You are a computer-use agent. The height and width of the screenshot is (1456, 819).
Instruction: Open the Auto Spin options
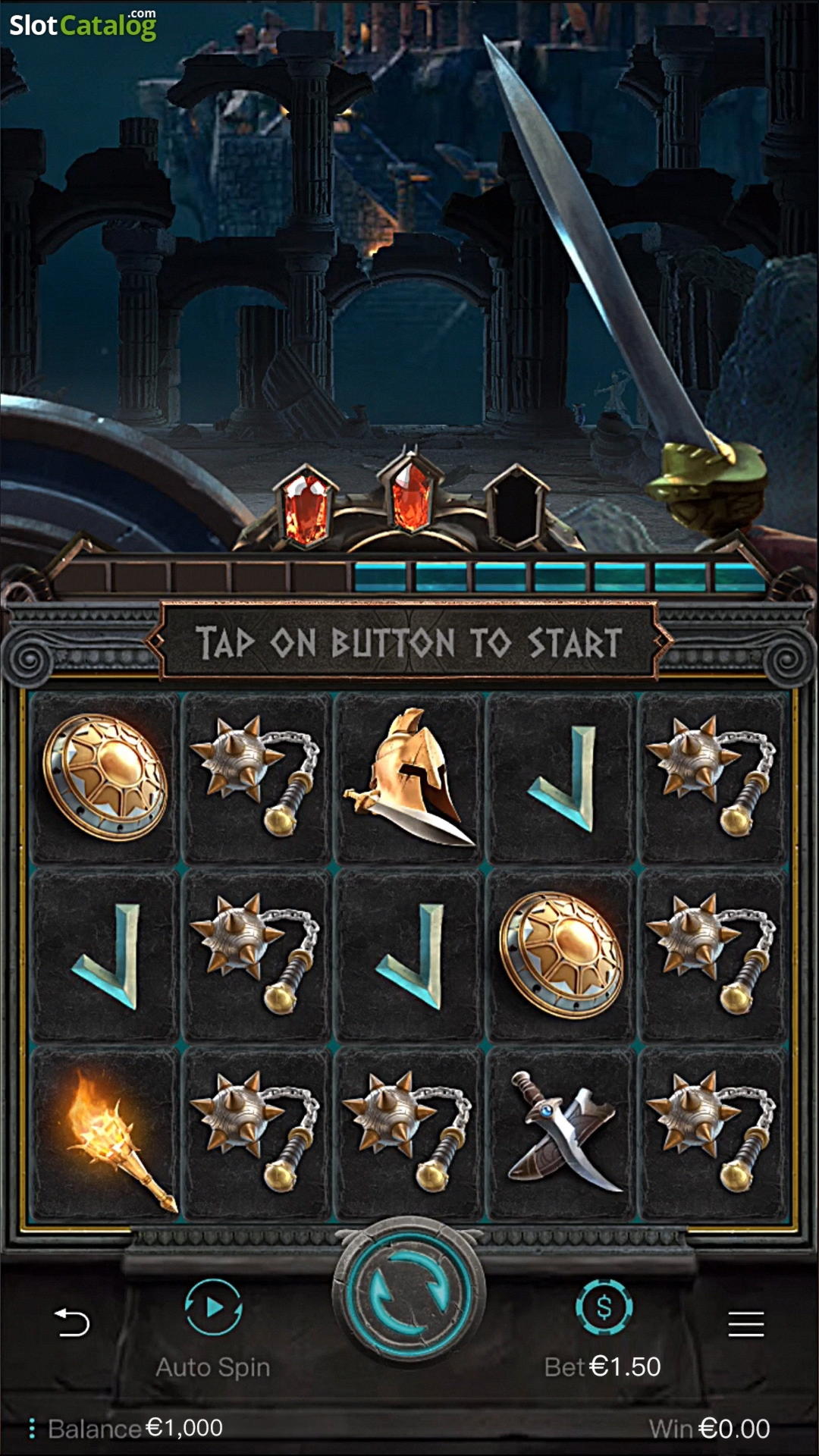pos(213,1309)
